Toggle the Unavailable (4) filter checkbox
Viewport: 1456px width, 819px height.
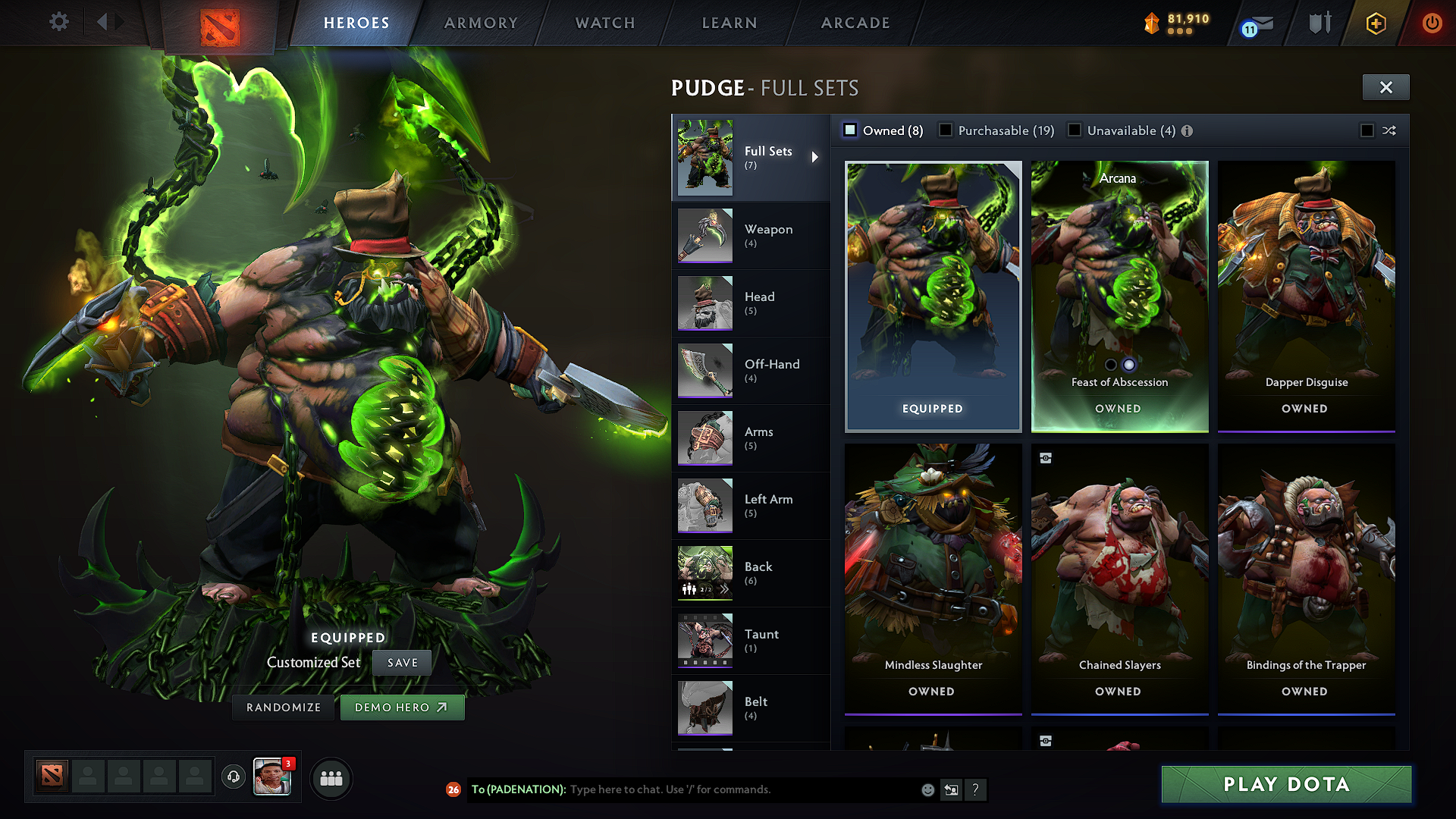pyautogui.click(x=1075, y=130)
